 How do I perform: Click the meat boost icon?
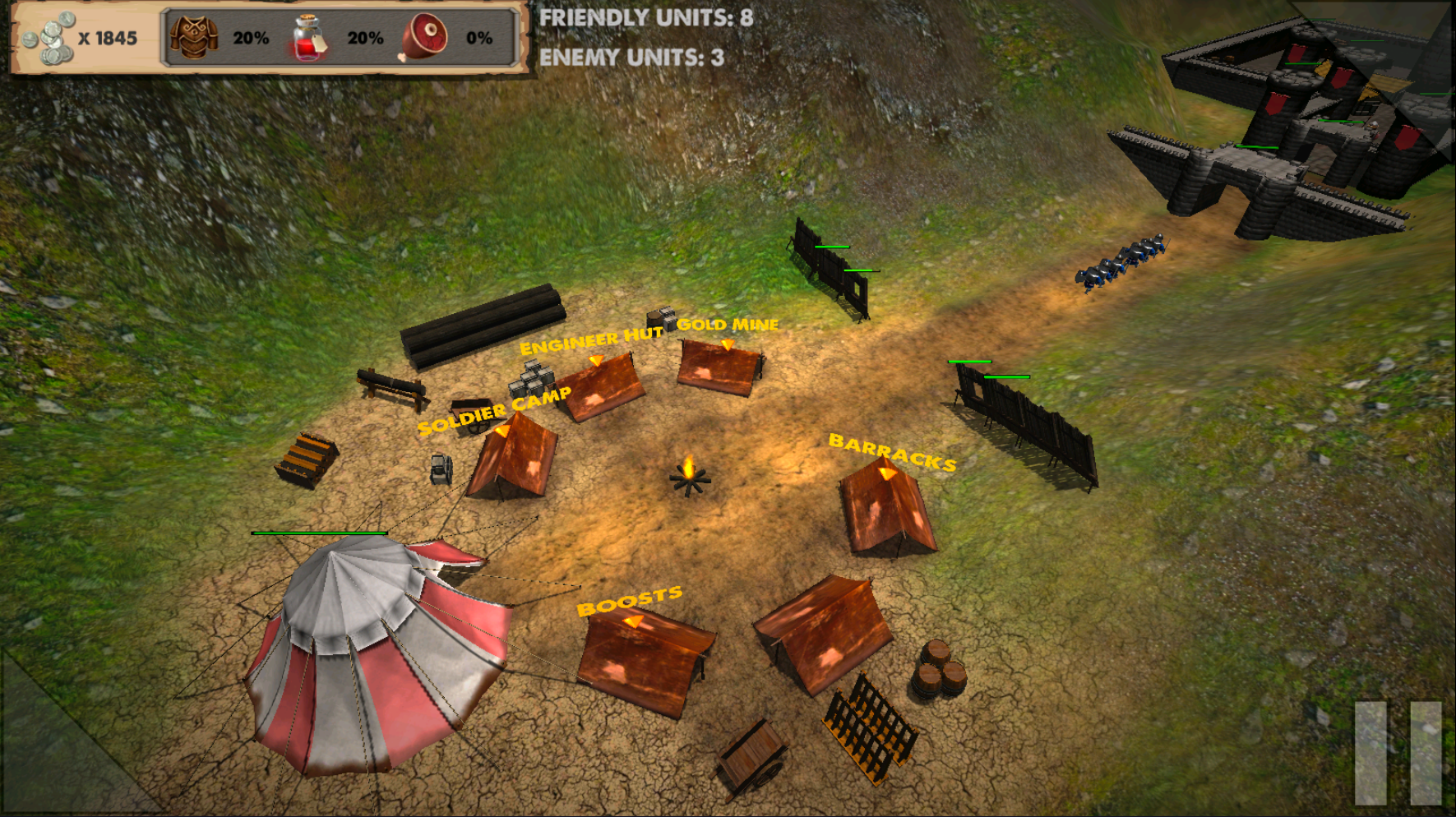click(x=424, y=38)
